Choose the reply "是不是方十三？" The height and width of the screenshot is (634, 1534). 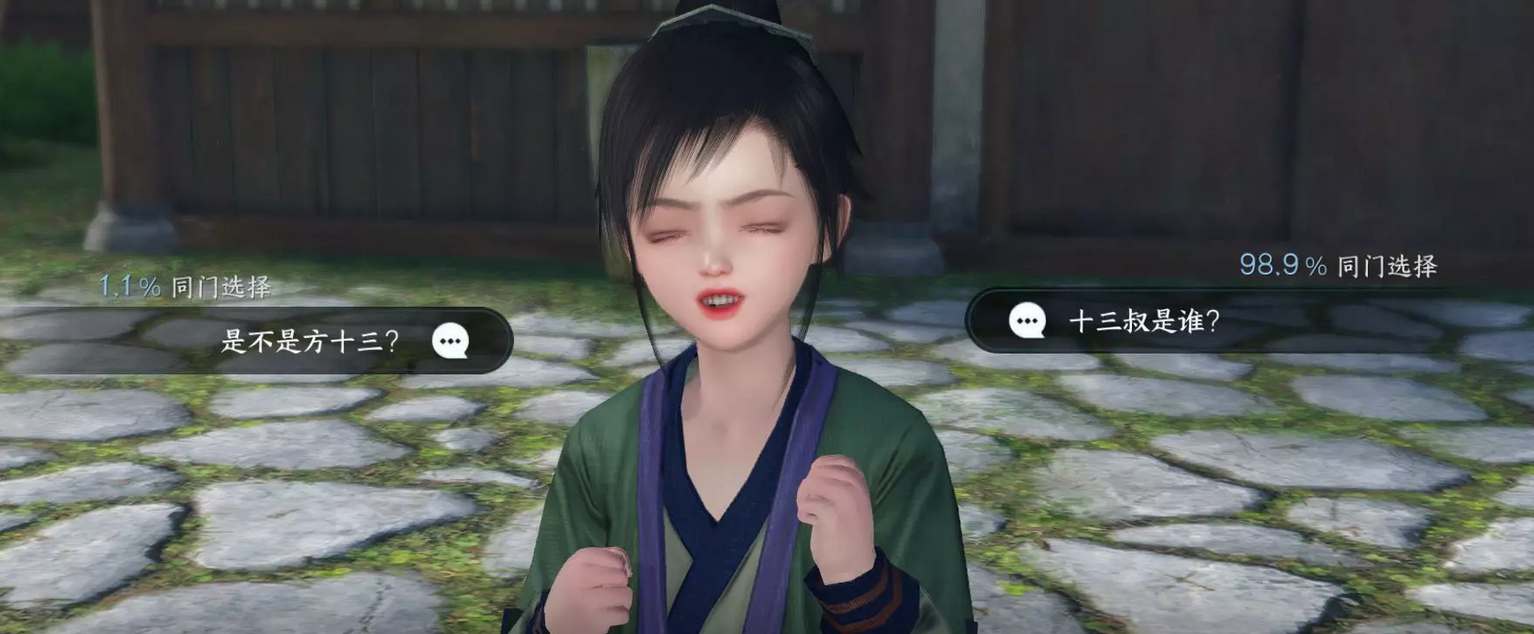pos(310,341)
